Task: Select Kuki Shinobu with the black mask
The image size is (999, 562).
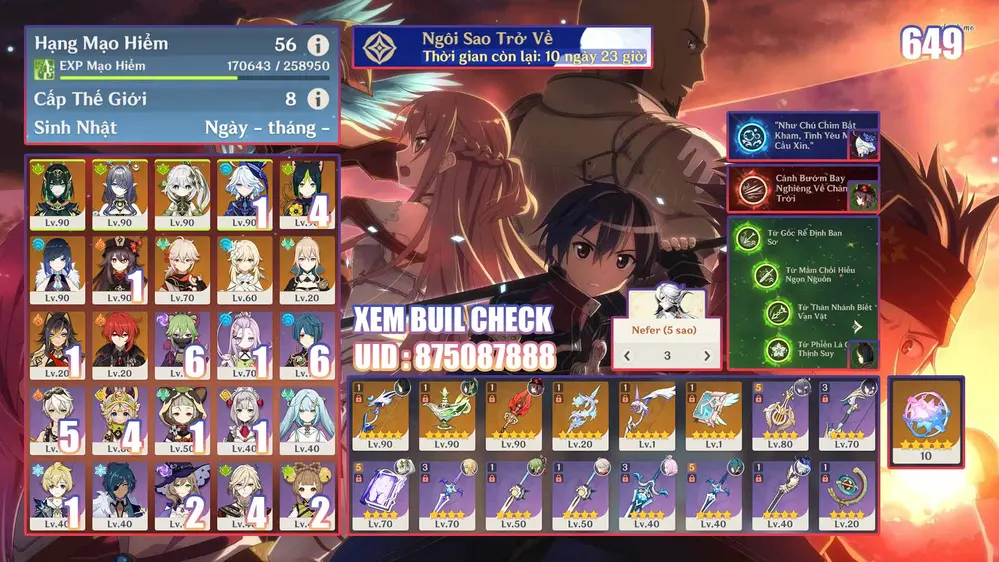Action: (181, 339)
